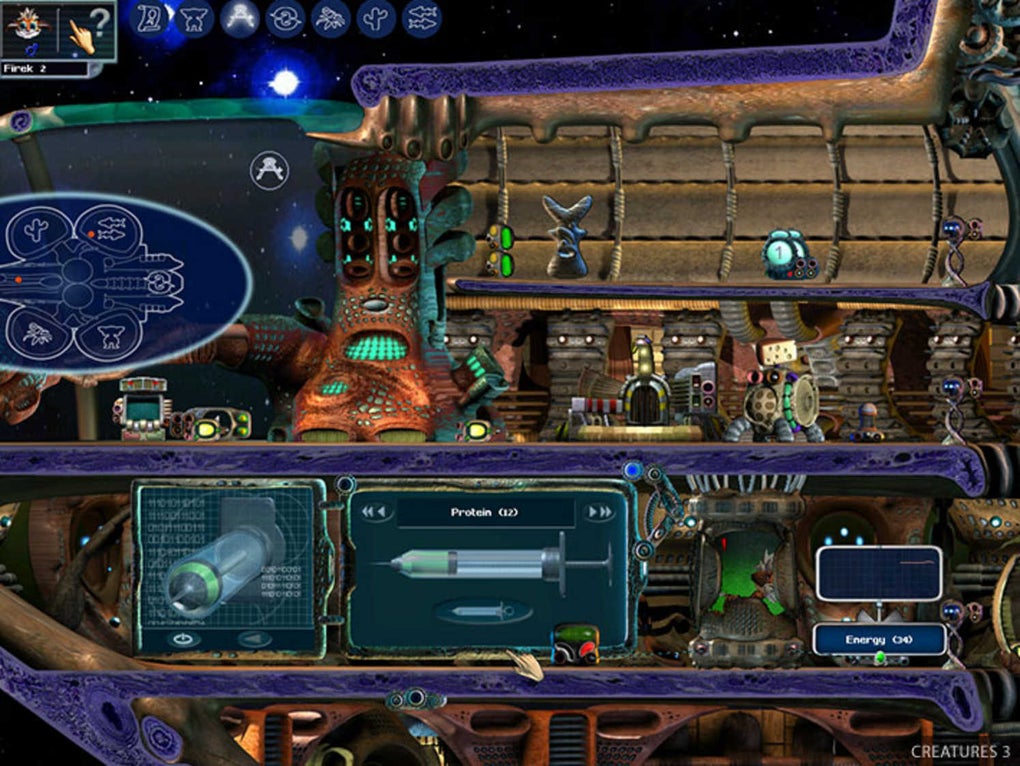Toggle the power button under syringe scanner

[x=182, y=638]
